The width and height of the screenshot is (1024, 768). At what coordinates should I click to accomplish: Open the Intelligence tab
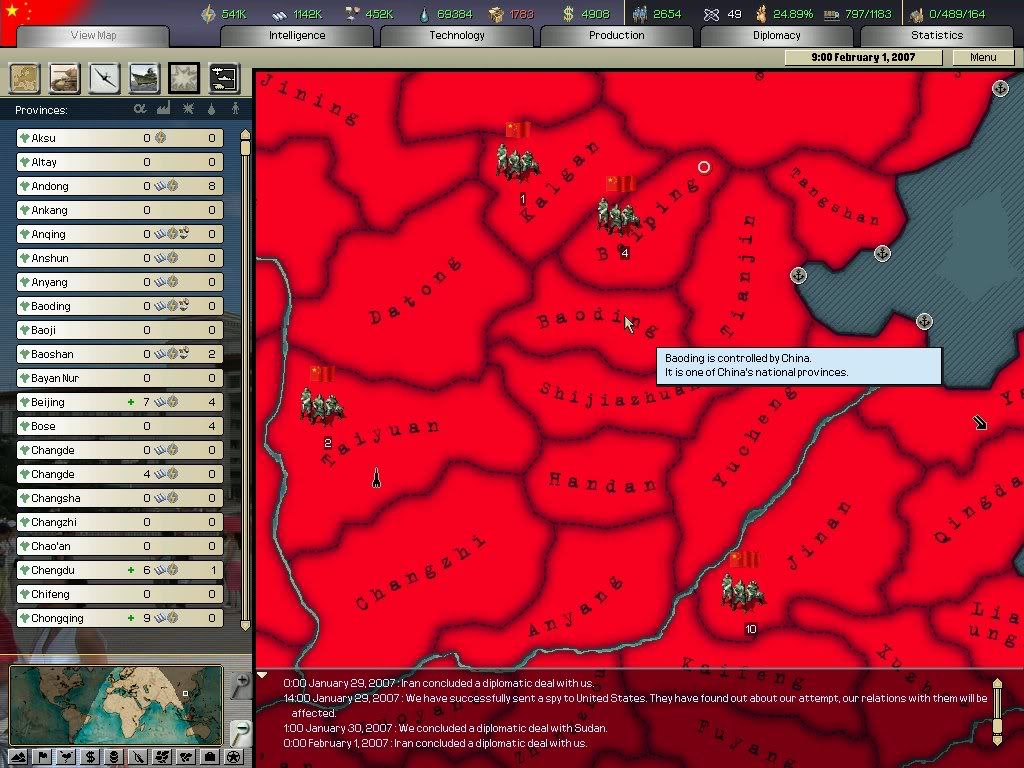coord(297,35)
